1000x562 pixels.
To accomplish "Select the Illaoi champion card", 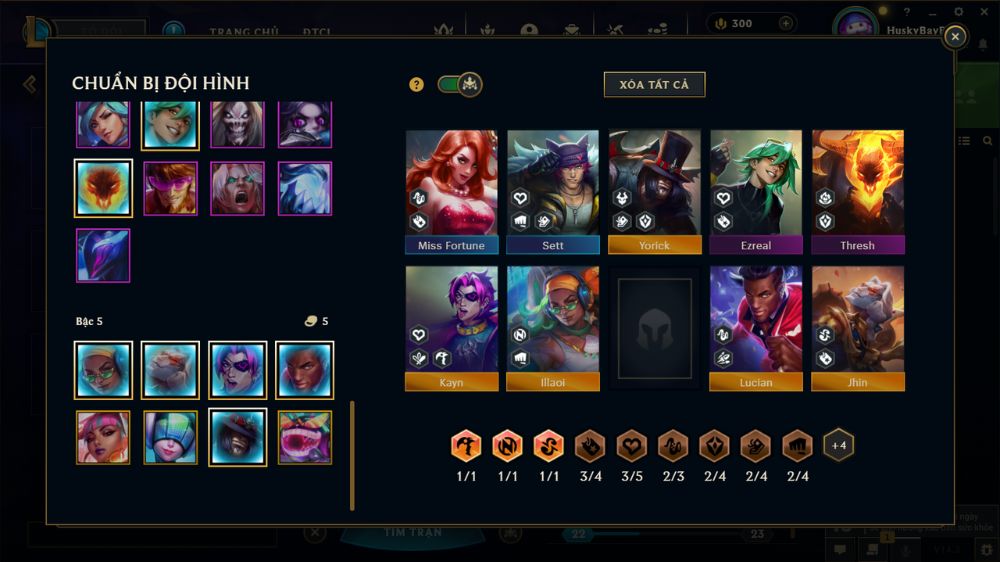I will point(553,327).
